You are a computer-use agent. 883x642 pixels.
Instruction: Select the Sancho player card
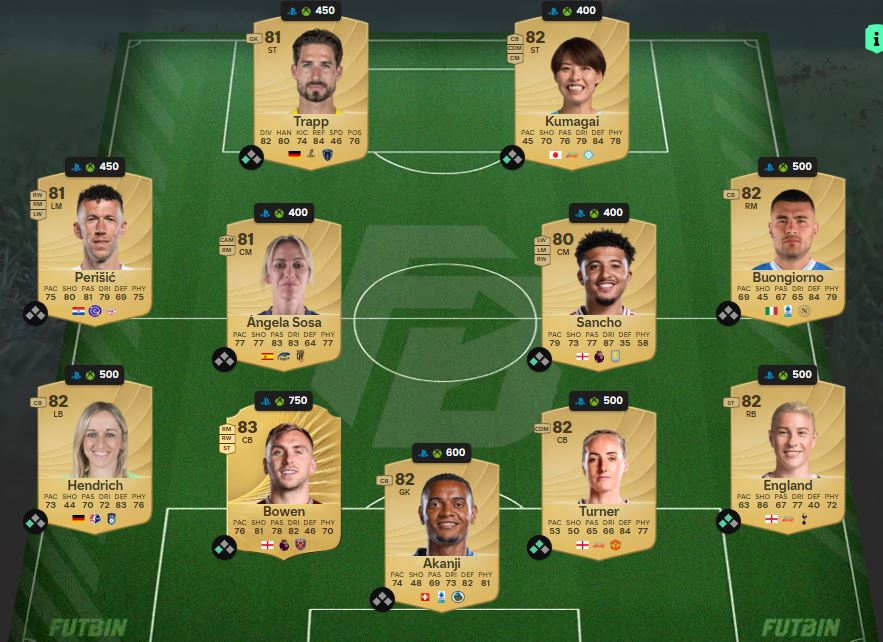point(598,292)
